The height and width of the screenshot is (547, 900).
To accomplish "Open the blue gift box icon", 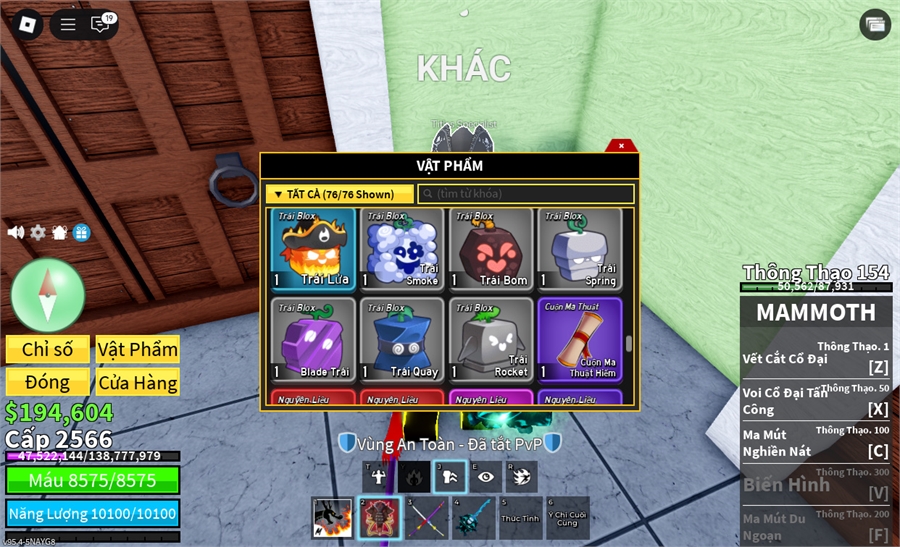I will (x=81, y=232).
